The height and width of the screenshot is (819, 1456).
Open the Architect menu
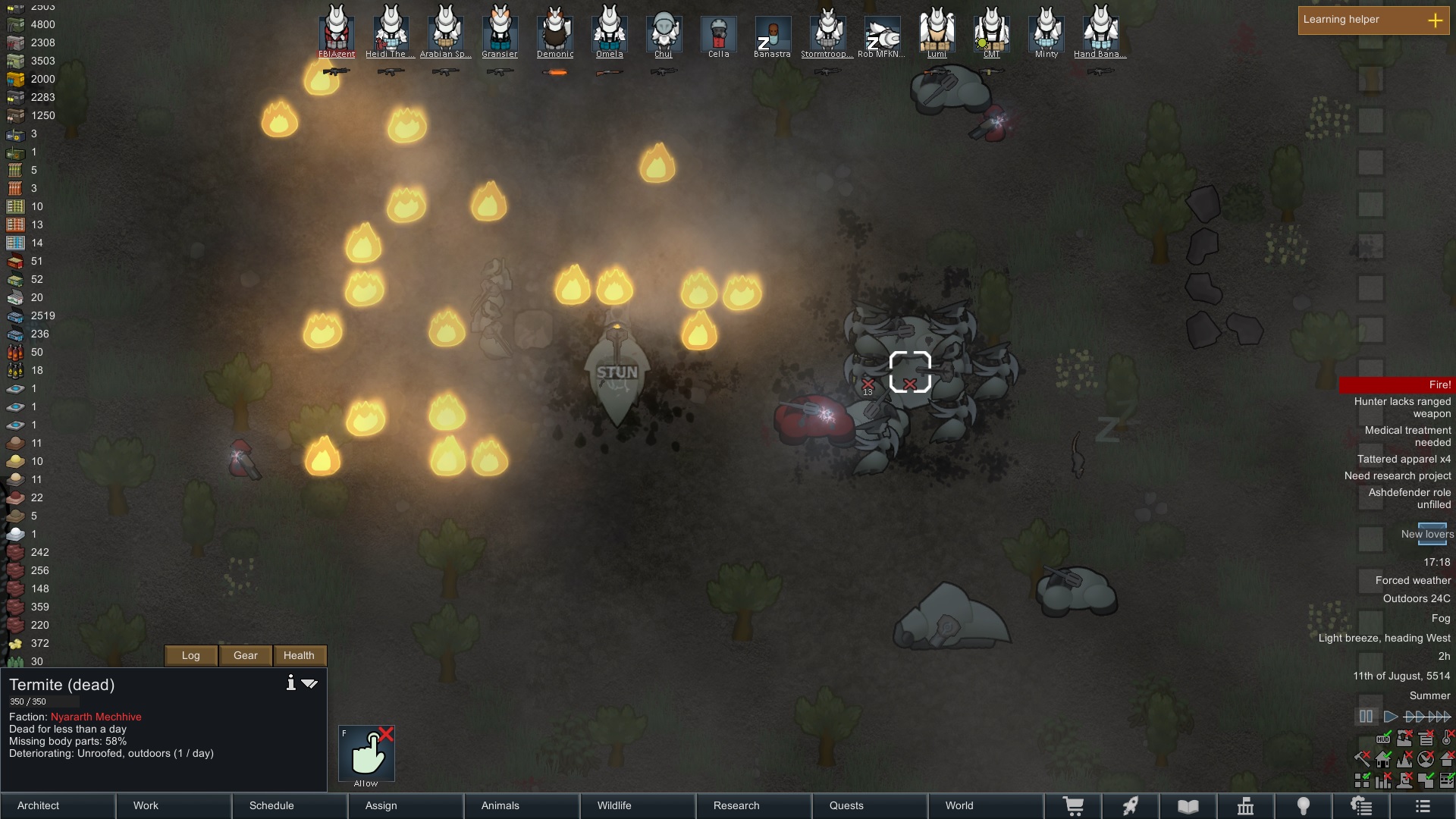[58, 805]
